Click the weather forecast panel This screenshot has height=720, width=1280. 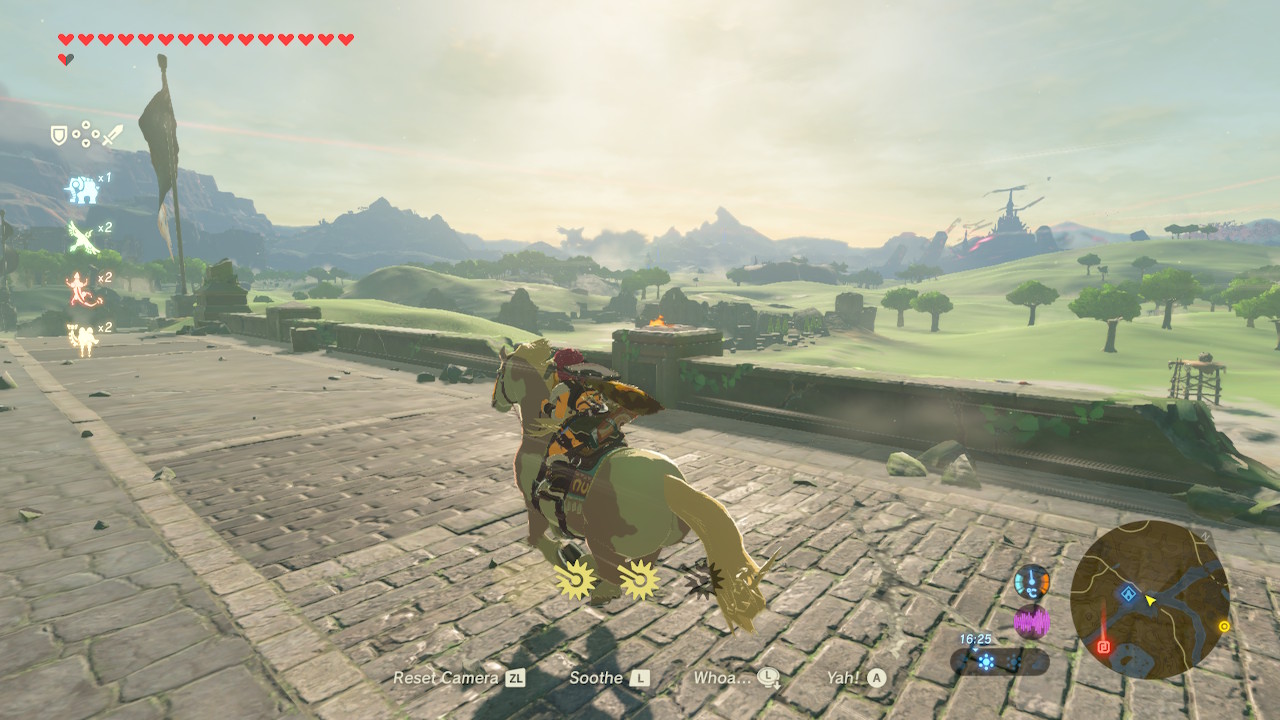(999, 661)
